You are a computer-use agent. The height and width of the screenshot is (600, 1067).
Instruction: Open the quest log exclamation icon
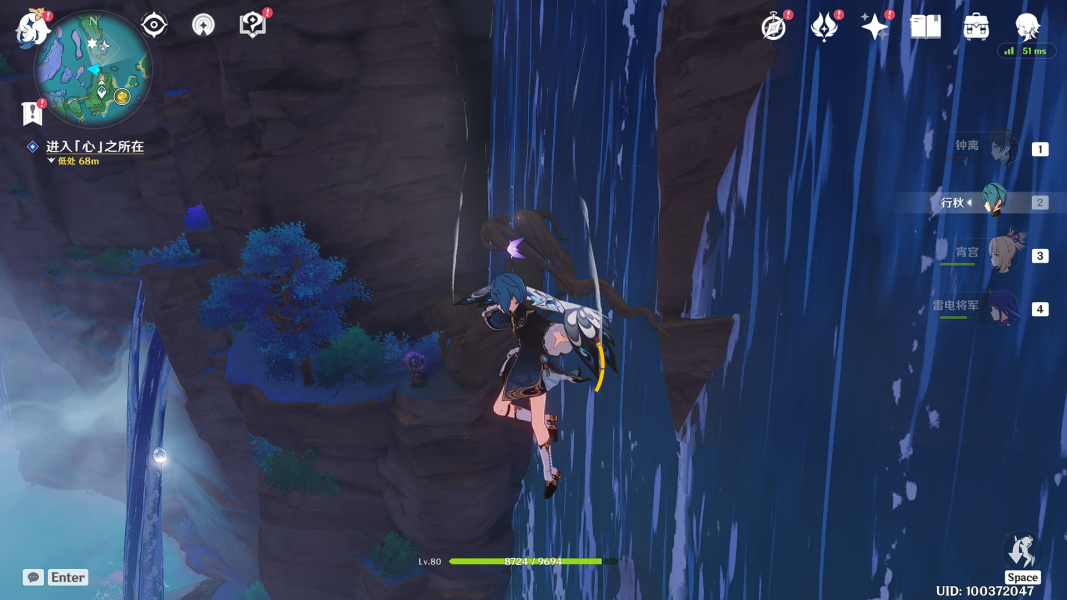click(x=32, y=113)
